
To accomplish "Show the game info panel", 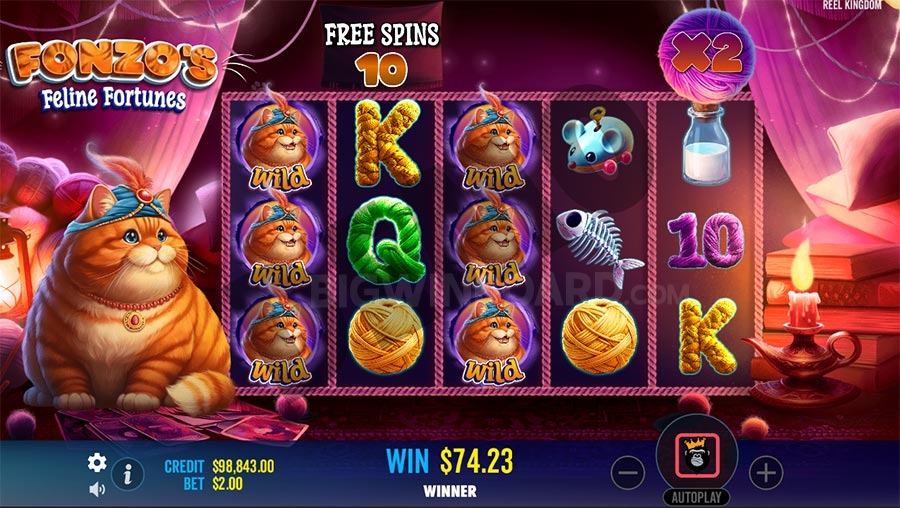I will point(127,474).
